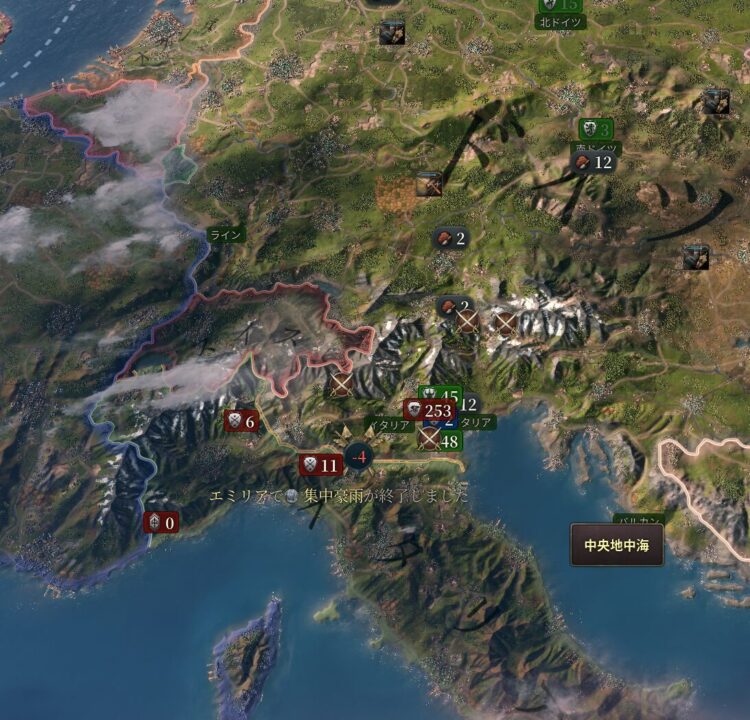
Task: Select the grey marker showing 12 below 南ドイツ
Action: (592, 162)
